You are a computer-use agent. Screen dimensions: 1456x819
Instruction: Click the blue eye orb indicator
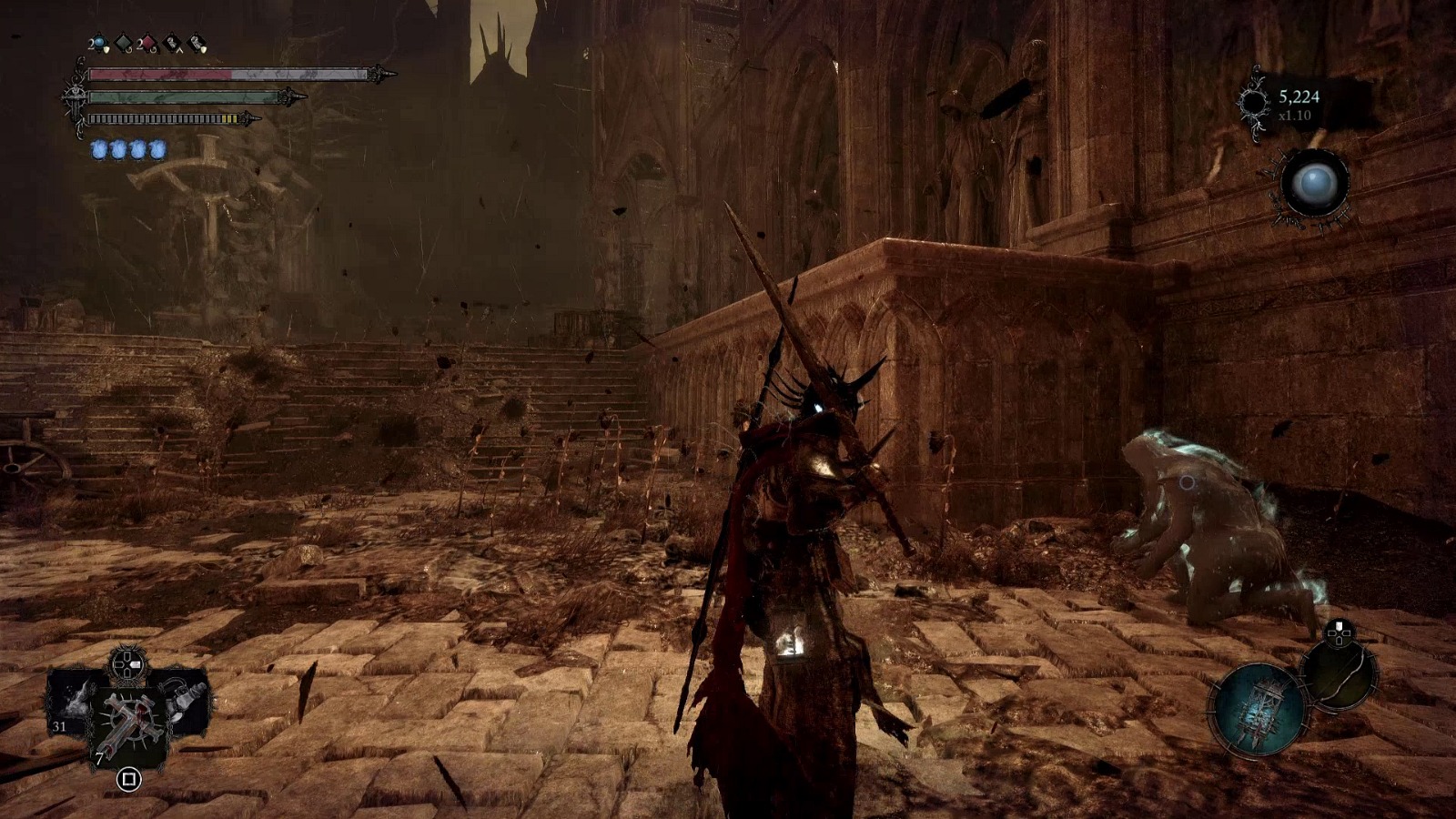pos(1315,184)
